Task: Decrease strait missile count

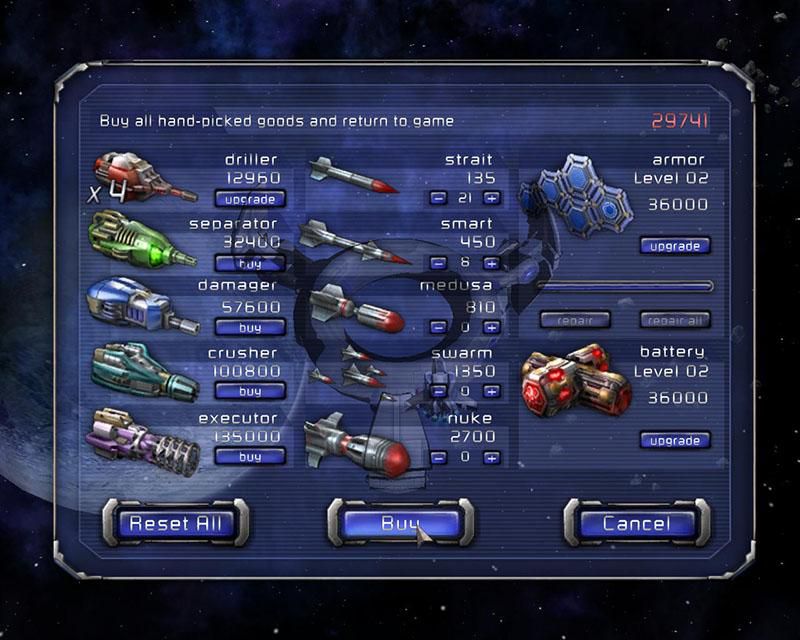Action: pyautogui.click(x=438, y=199)
